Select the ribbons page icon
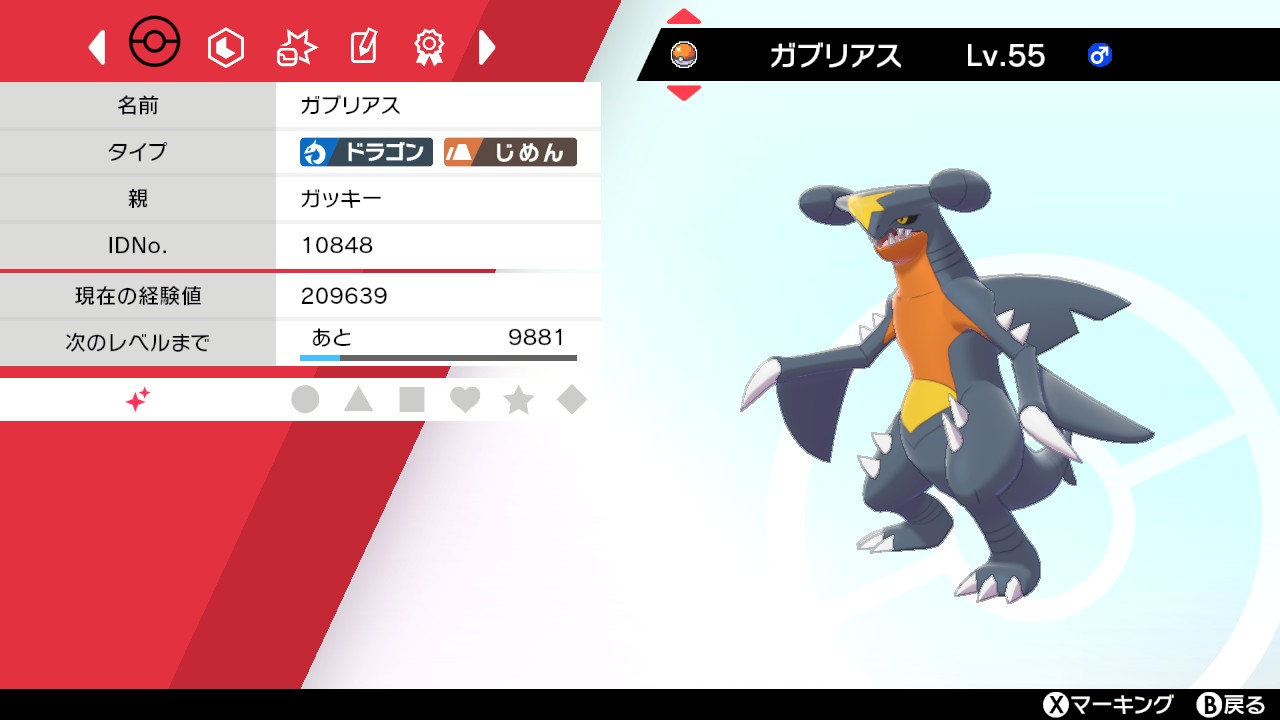 [428, 46]
